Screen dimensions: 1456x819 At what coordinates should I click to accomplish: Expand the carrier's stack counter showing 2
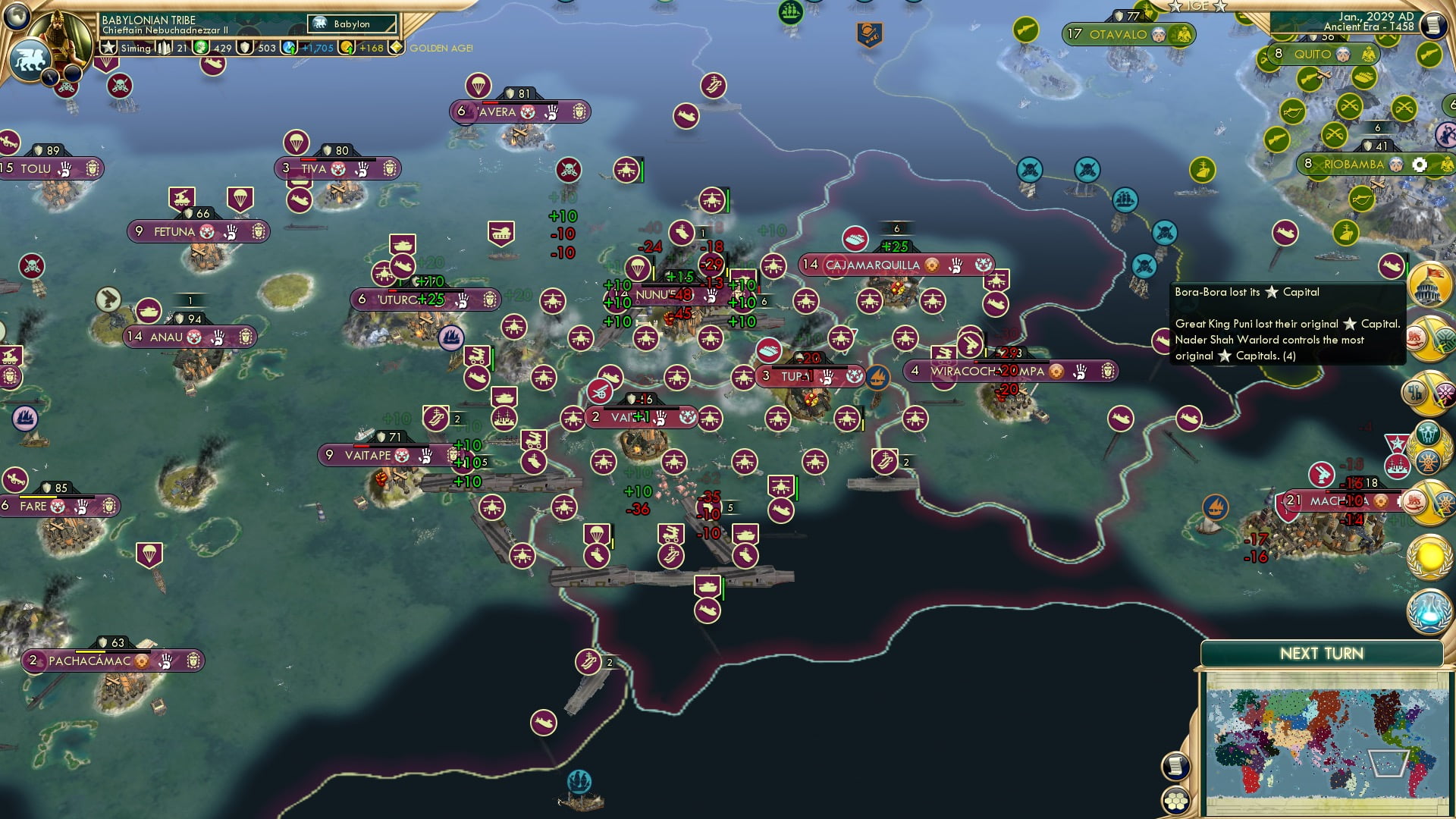[x=609, y=662]
